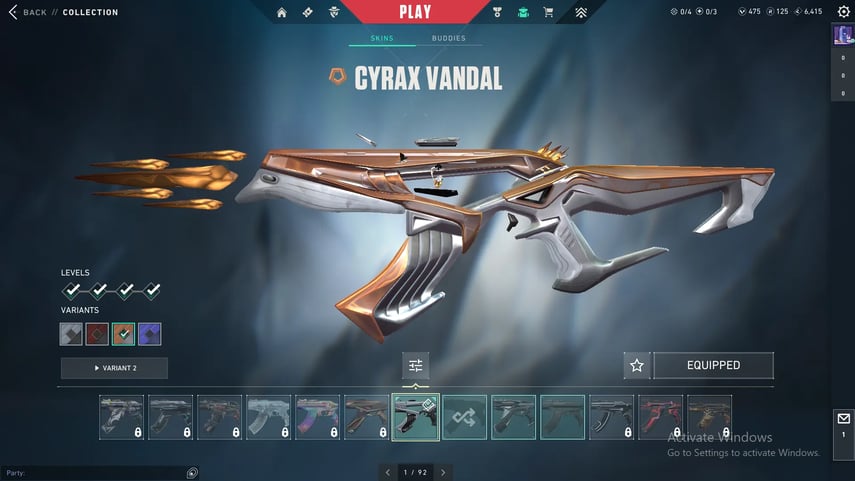Select the locked purple-pink Vandal skin thumbnail
855x481 pixels.
[x=318, y=417]
